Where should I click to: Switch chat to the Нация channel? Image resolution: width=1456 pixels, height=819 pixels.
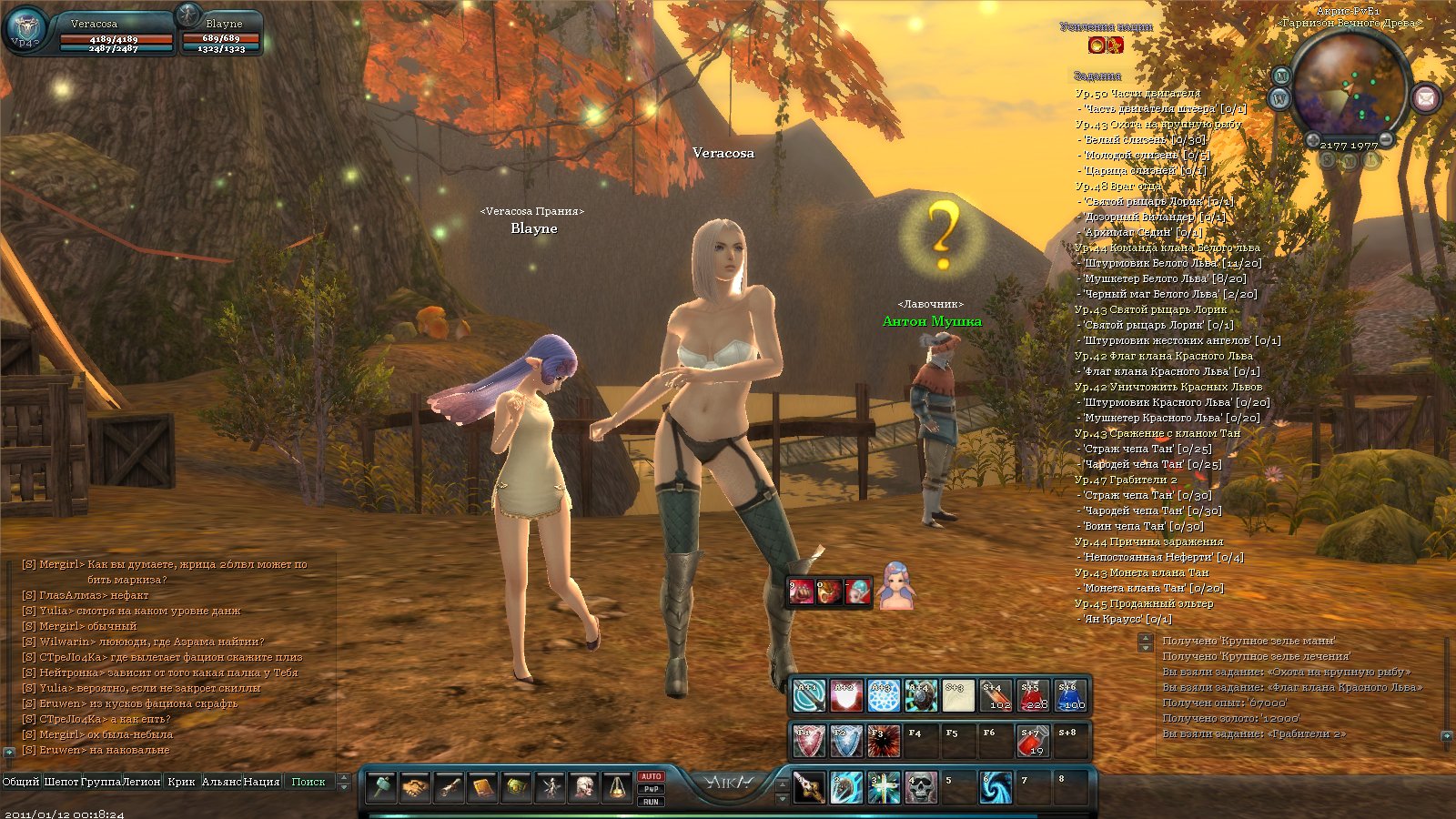(x=261, y=782)
